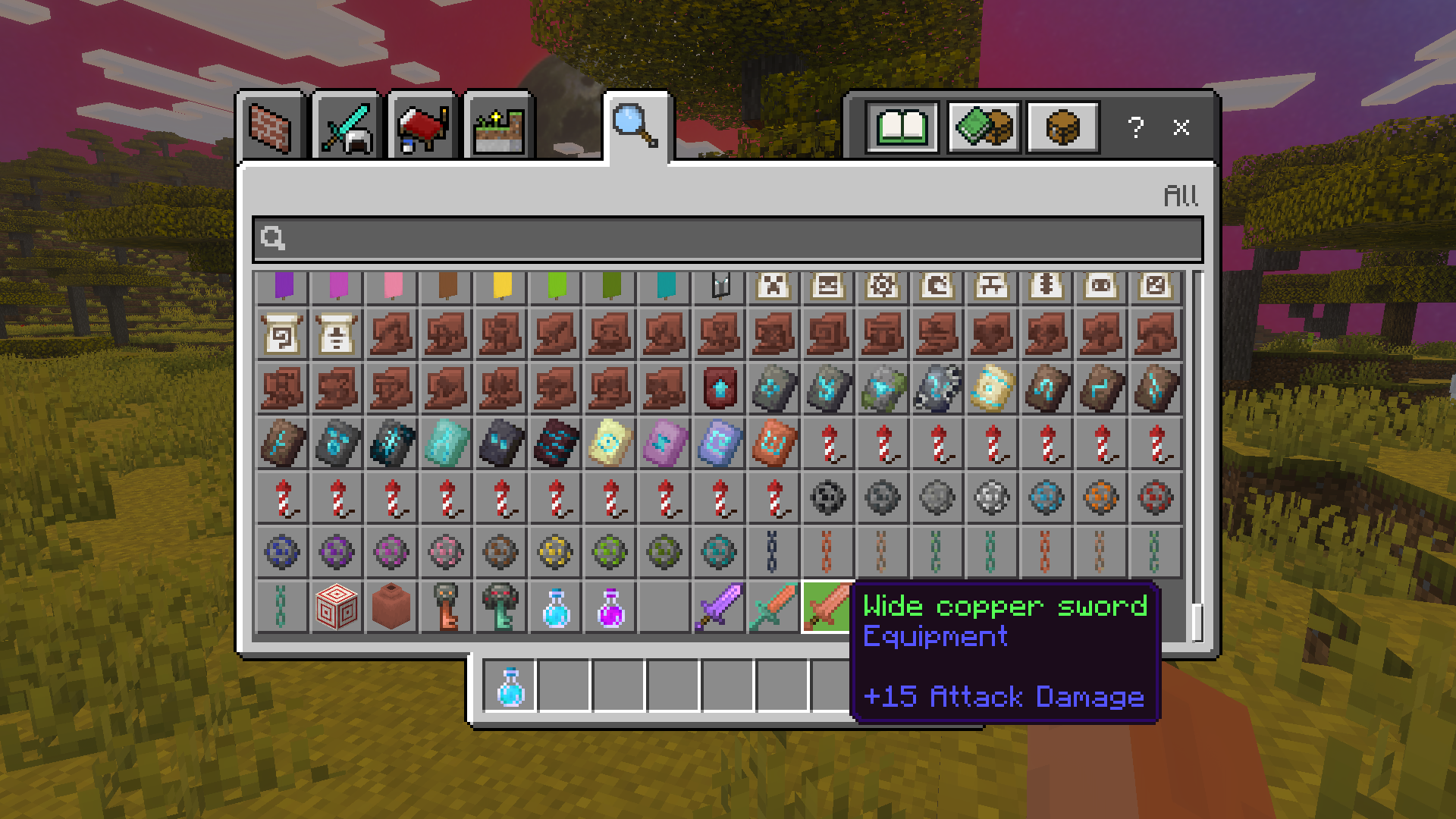The height and width of the screenshot is (819, 1456).
Task: Open the help question mark
Action: click(1135, 128)
